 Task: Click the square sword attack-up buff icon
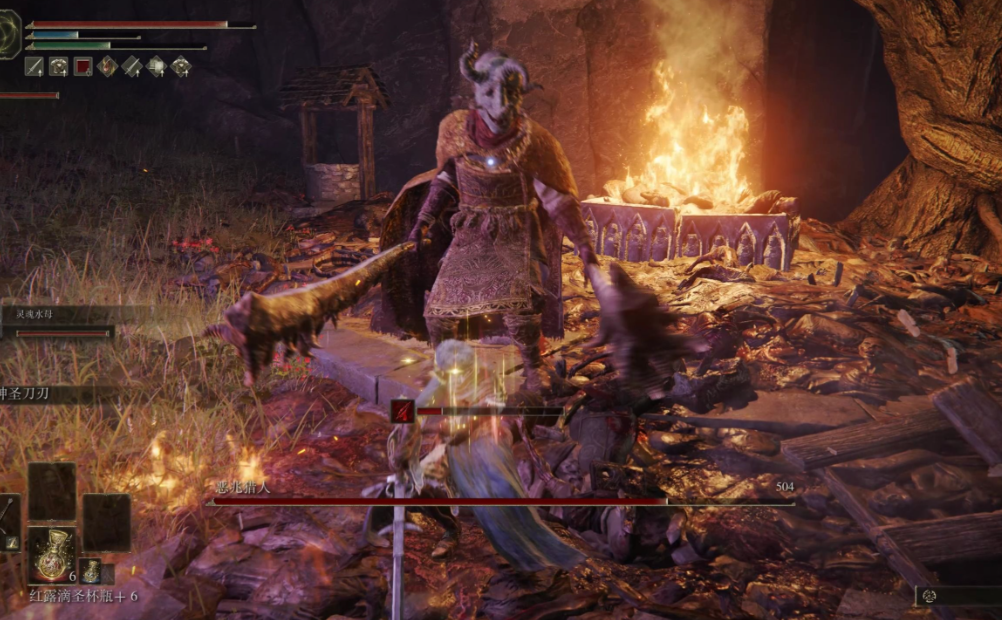35,66
